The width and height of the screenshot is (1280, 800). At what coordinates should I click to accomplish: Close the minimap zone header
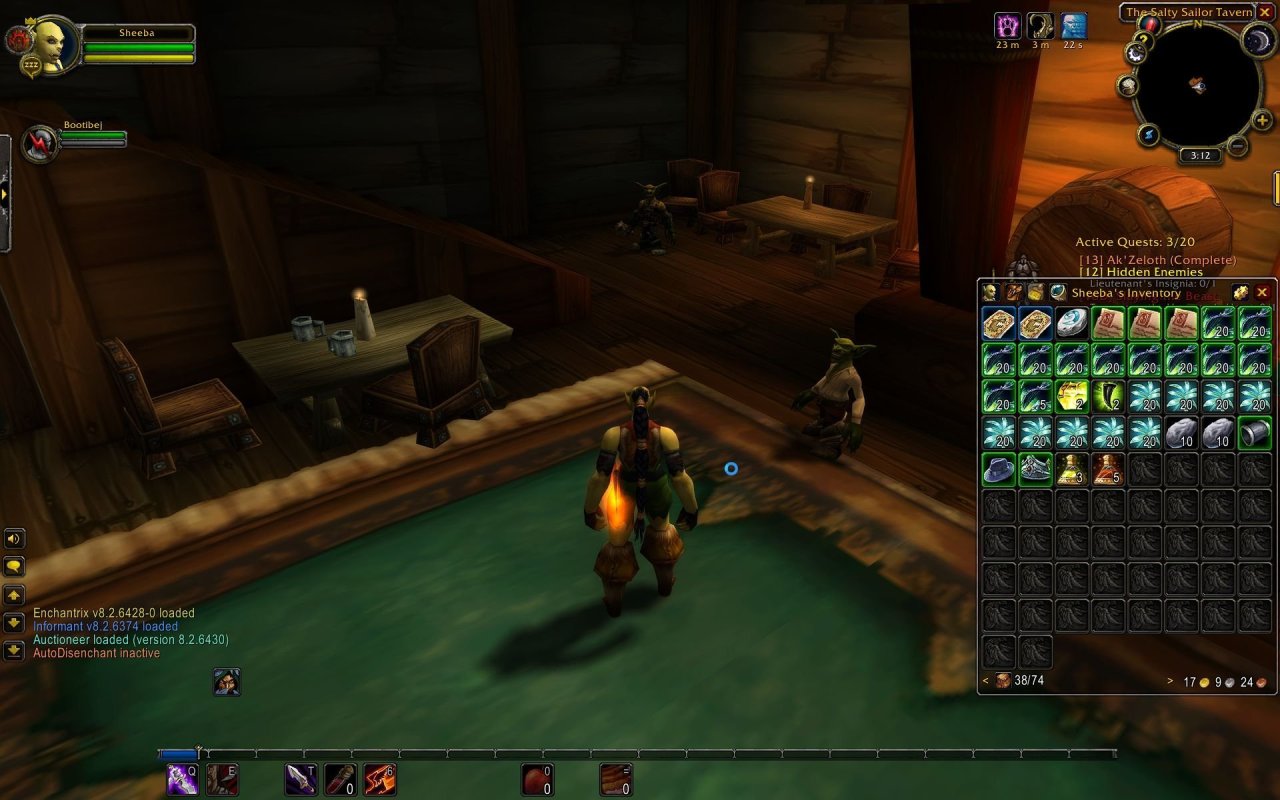pos(1264,12)
